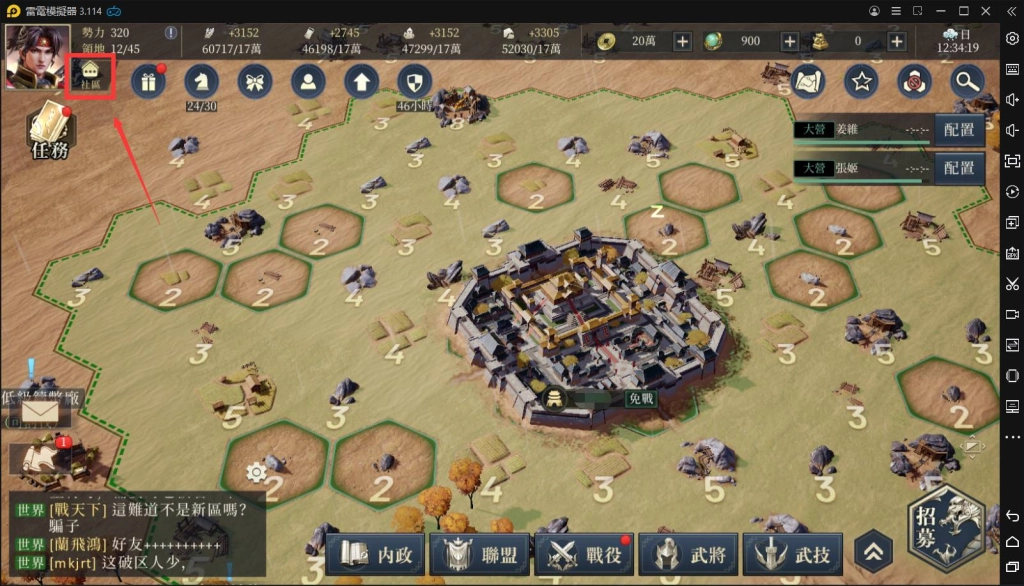Click the gift box rewards icon
This screenshot has height=586, width=1024.
[x=147, y=81]
